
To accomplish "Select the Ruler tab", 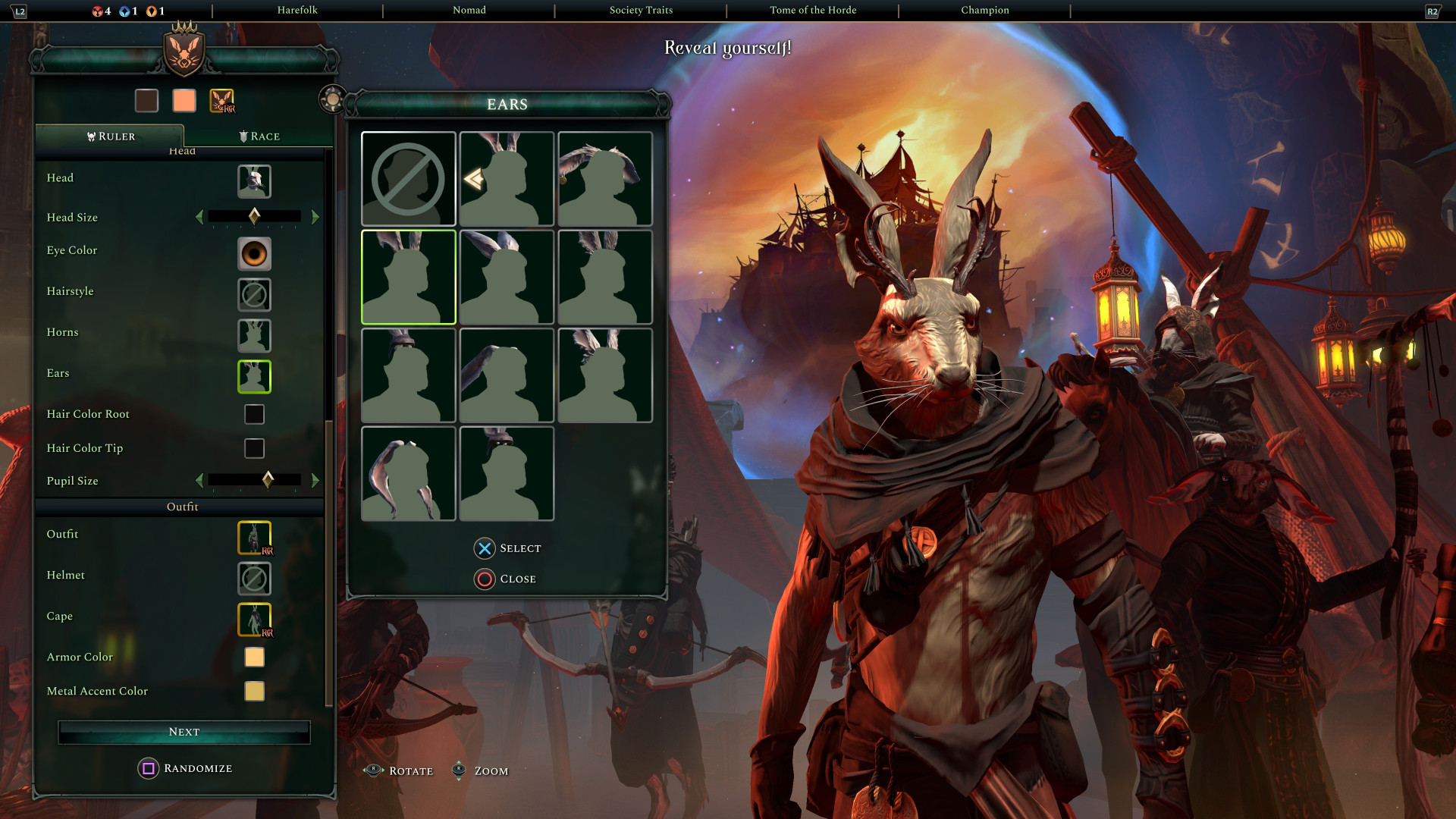I will click(x=111, y=136).
